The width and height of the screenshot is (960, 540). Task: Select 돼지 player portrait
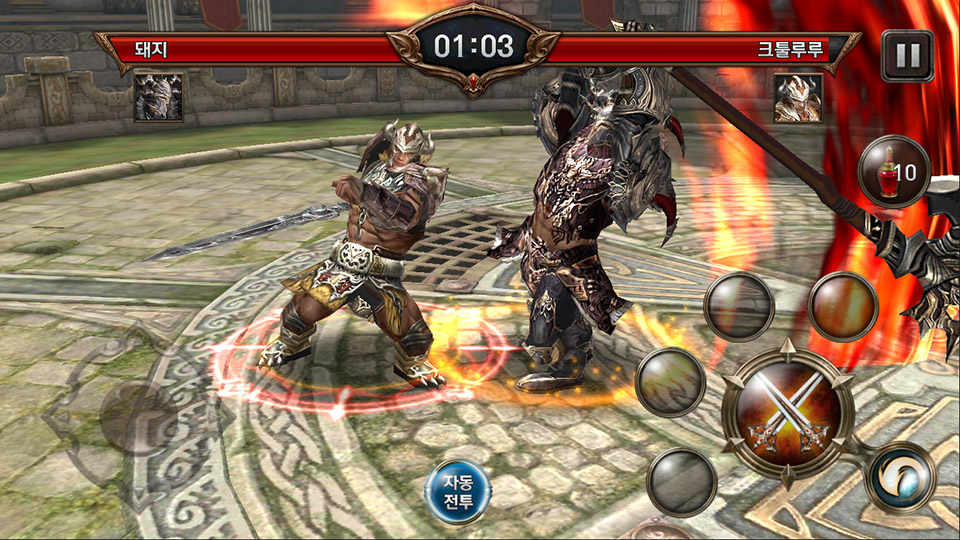click(x=159, y=98)
